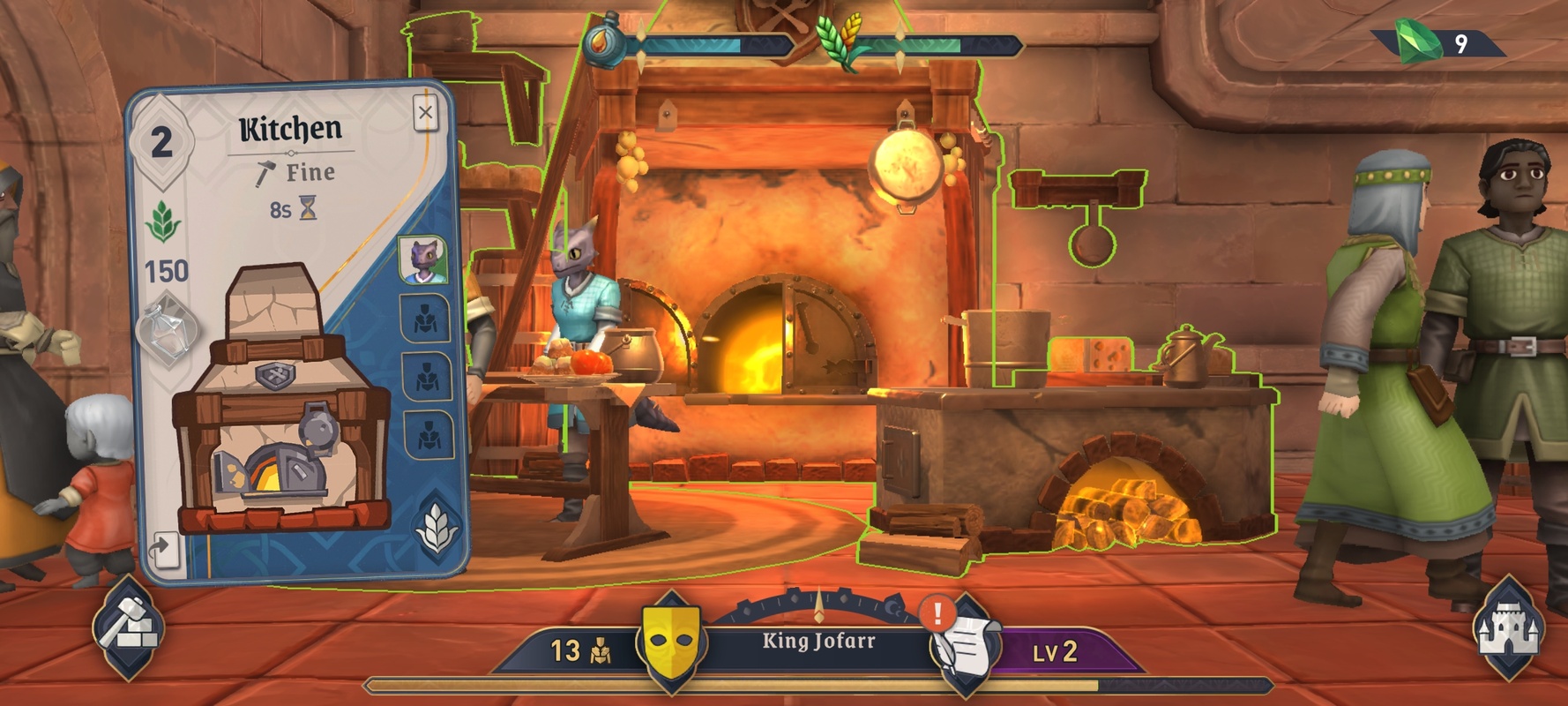Select the assigned purple creature worker portrait
Image resolution: width=1568 pixels, height=706 pixels.
click(x=423, y=259)
